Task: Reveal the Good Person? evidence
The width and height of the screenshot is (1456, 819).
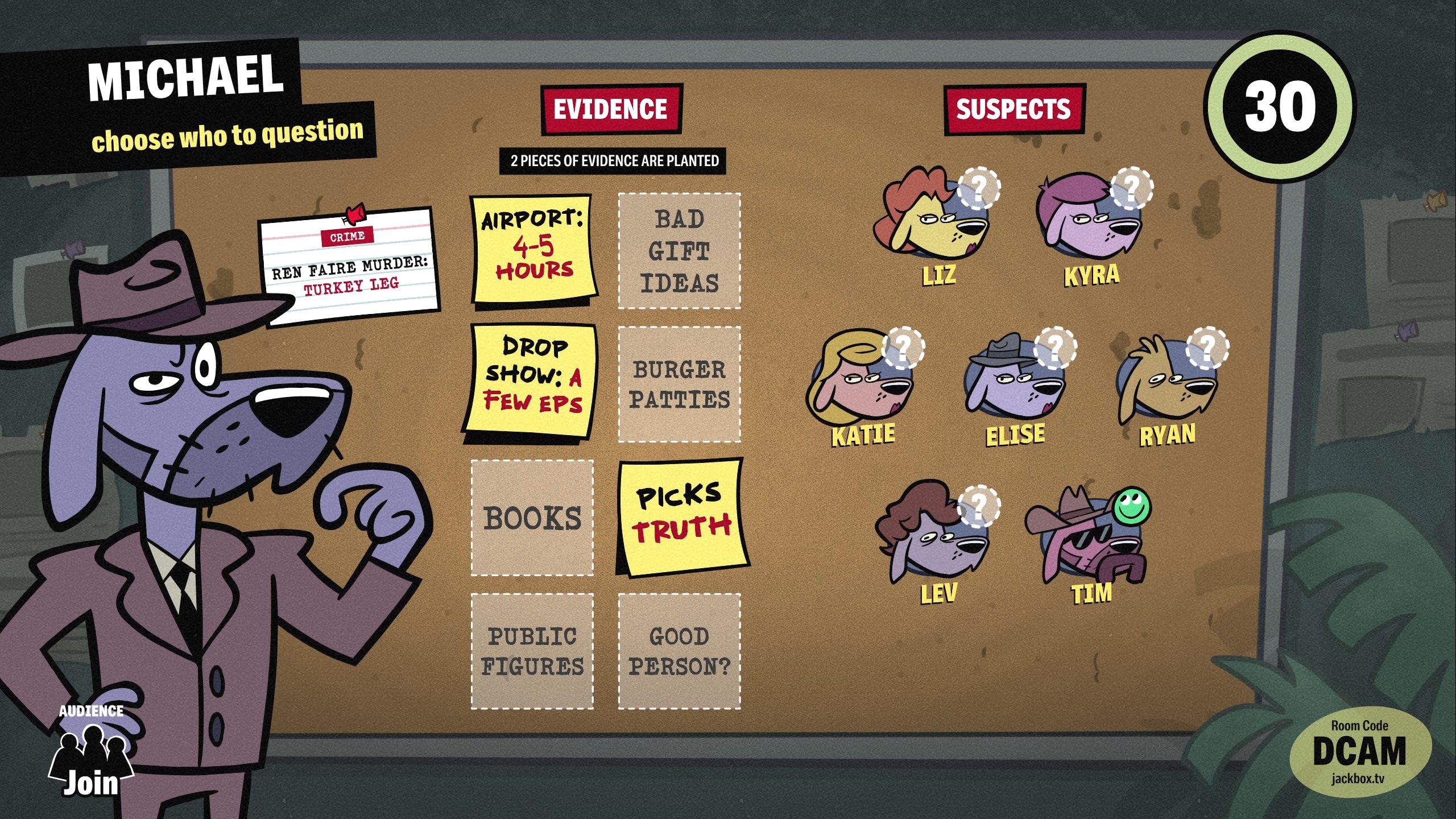Action: (680, 651)
